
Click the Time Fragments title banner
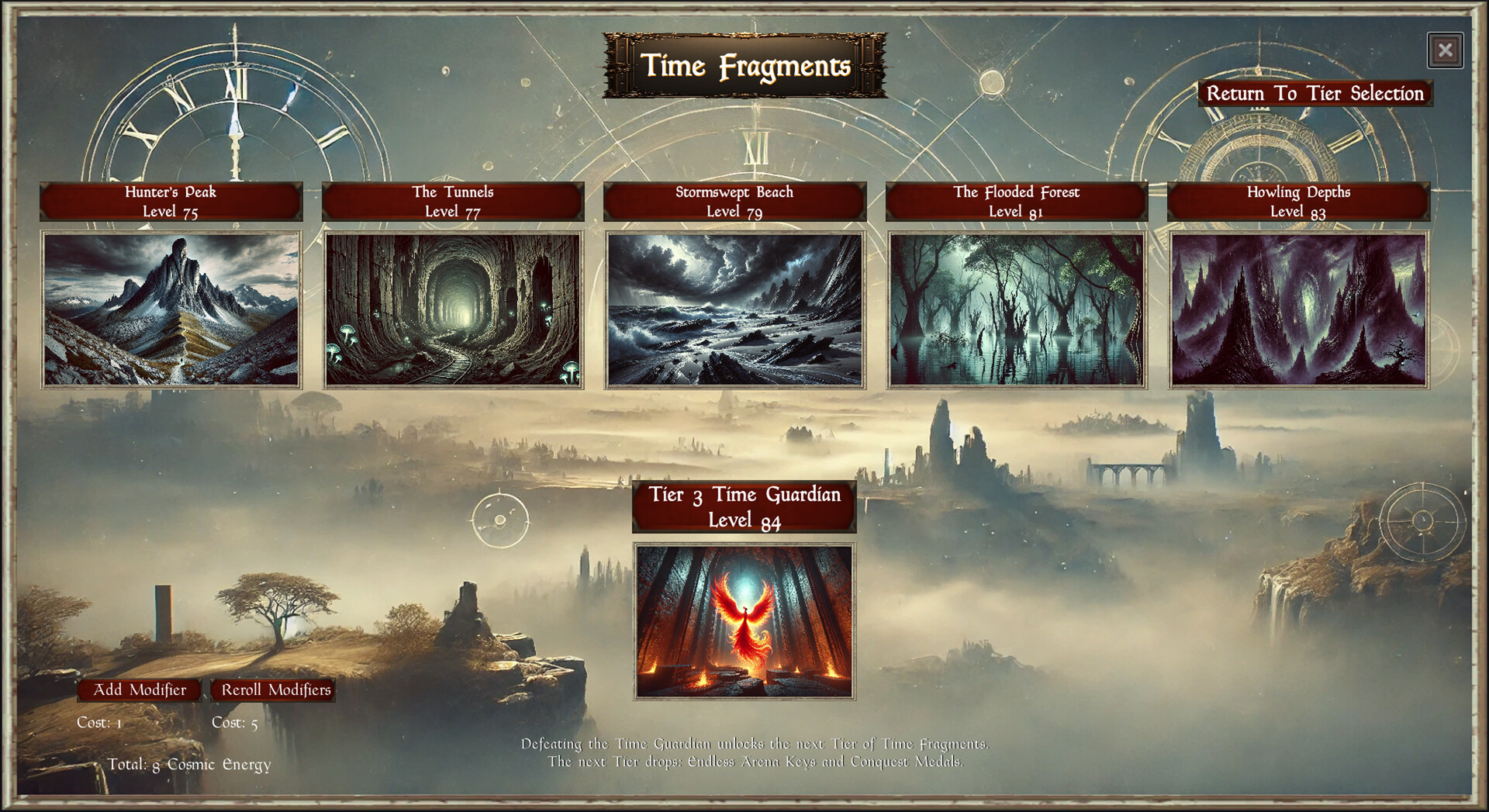pos(743,67)
